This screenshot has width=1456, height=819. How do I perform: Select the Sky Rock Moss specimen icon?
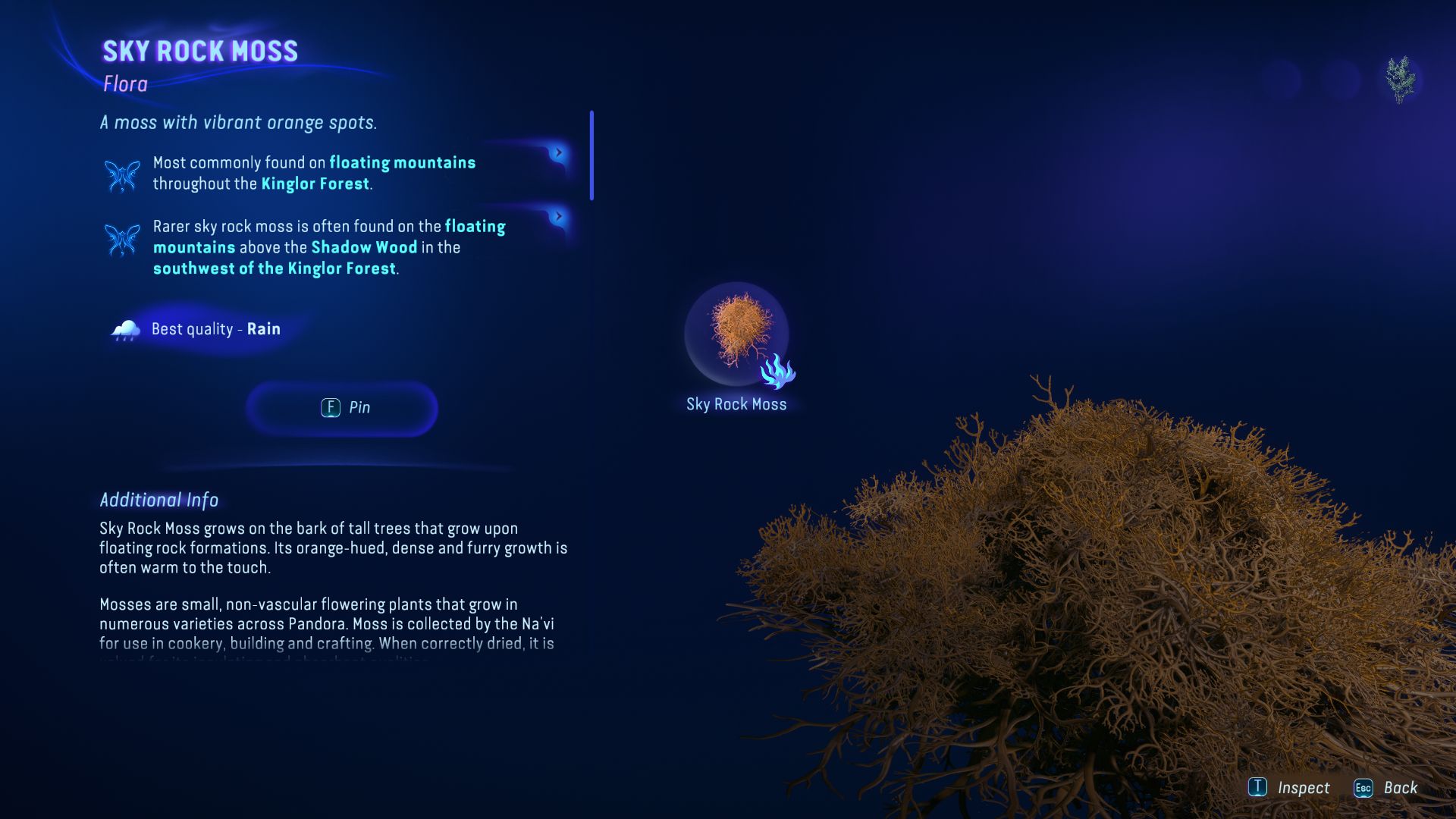coord(736,334)
